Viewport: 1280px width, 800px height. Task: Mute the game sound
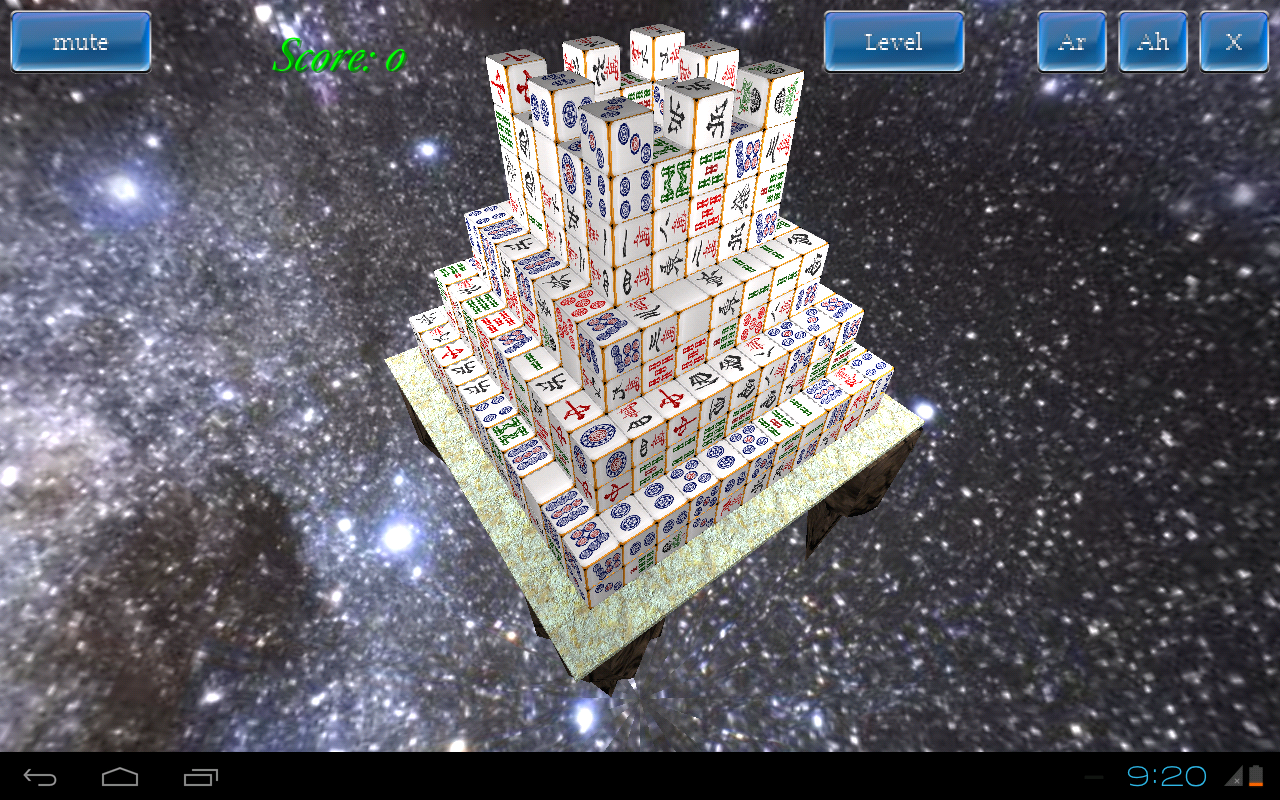pos(80,41)
